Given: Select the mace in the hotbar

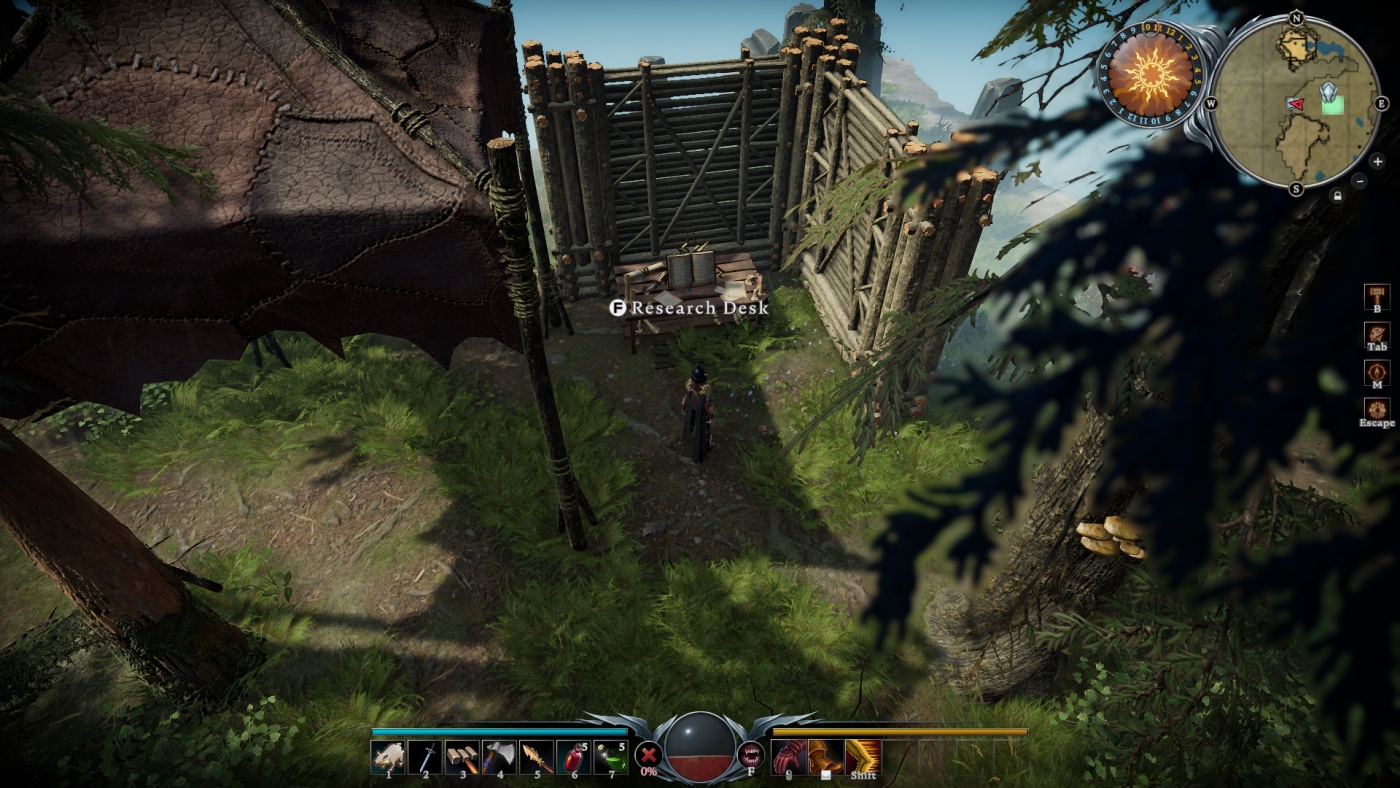Looking at the screenshot, I should pos(462,757).
